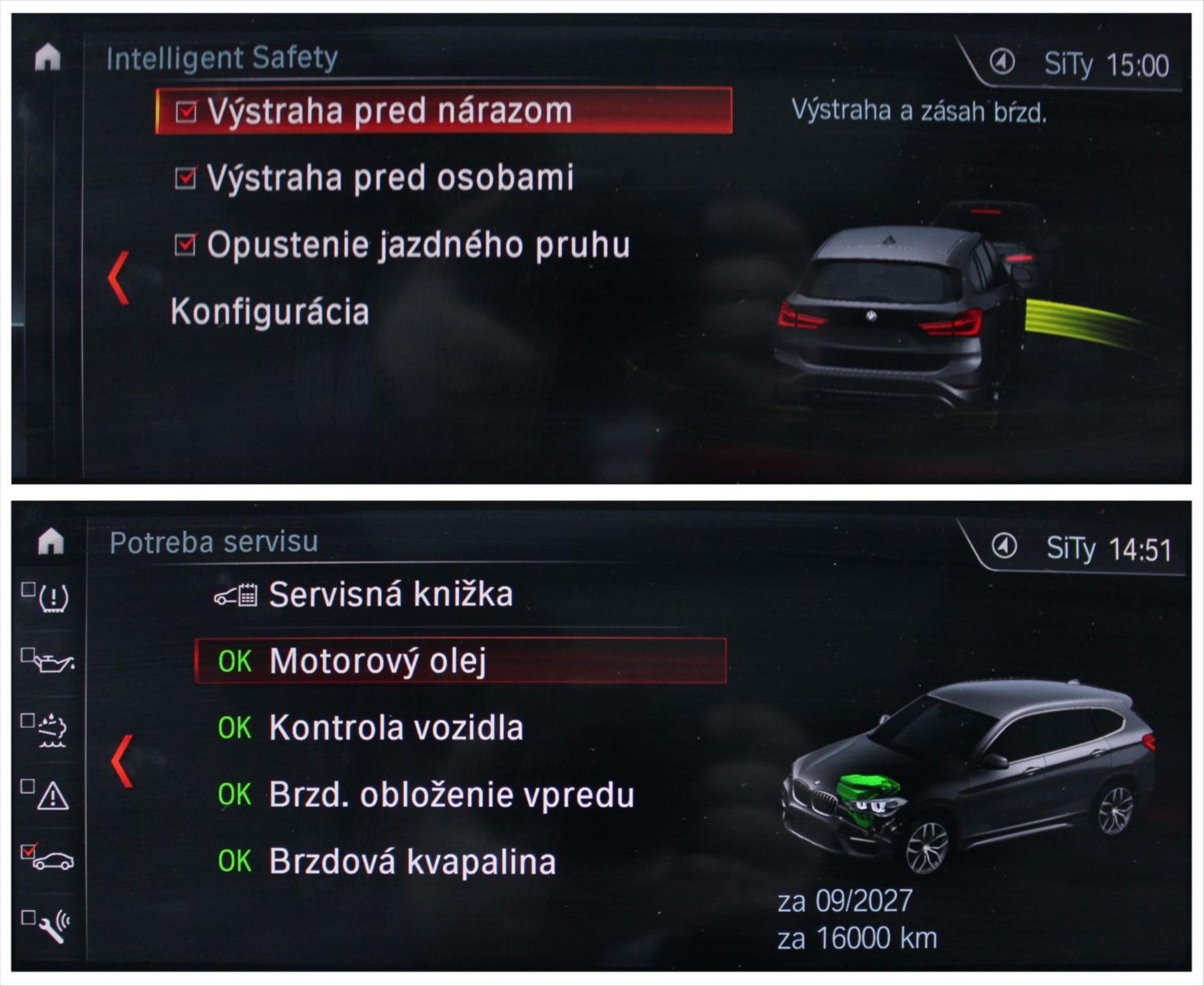Open the Brzdová kvapalina entry
Viewport: 1204px width, 986px height.
click(412, 861)
